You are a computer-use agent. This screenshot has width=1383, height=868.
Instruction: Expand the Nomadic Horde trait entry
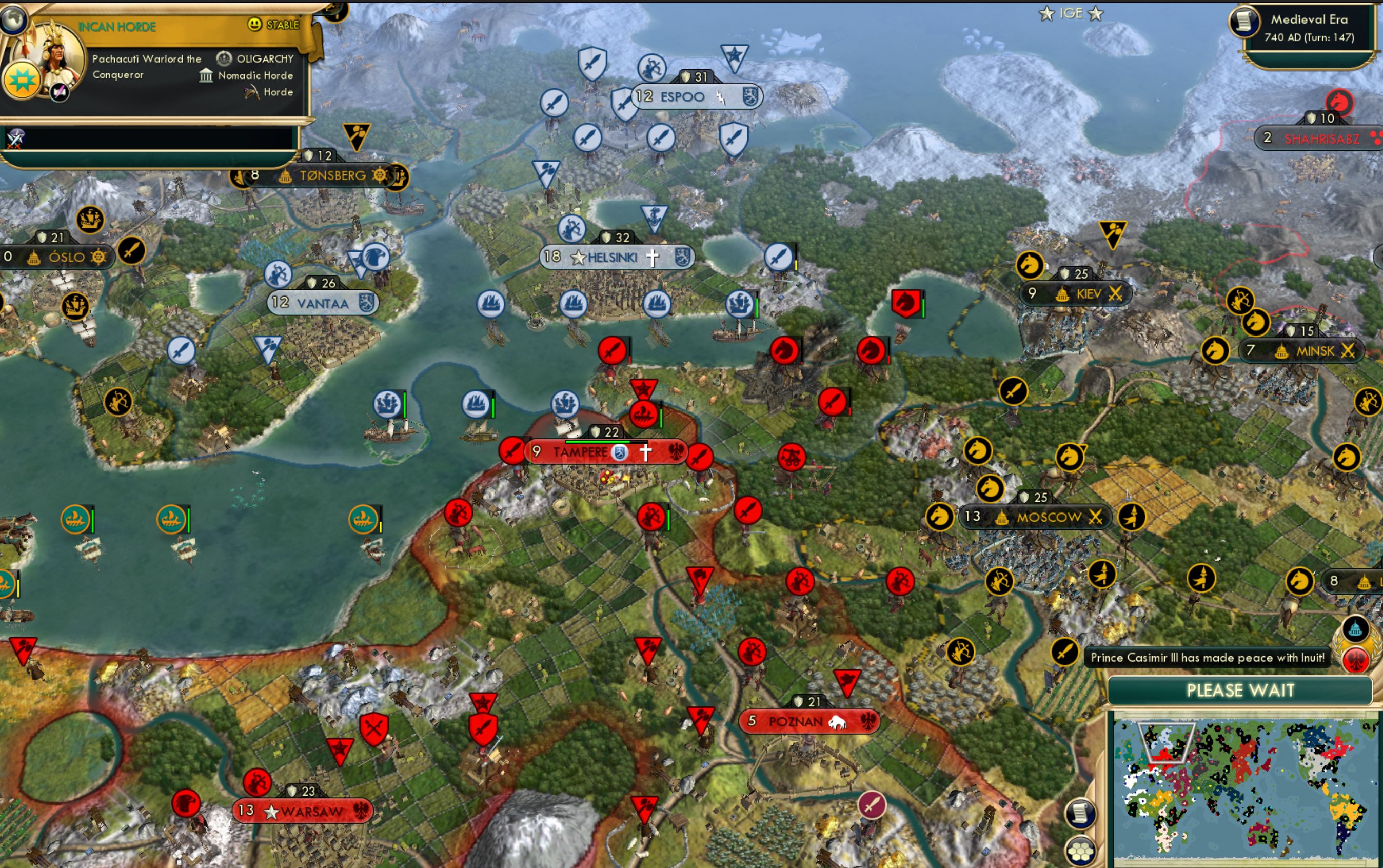(206, 75)
